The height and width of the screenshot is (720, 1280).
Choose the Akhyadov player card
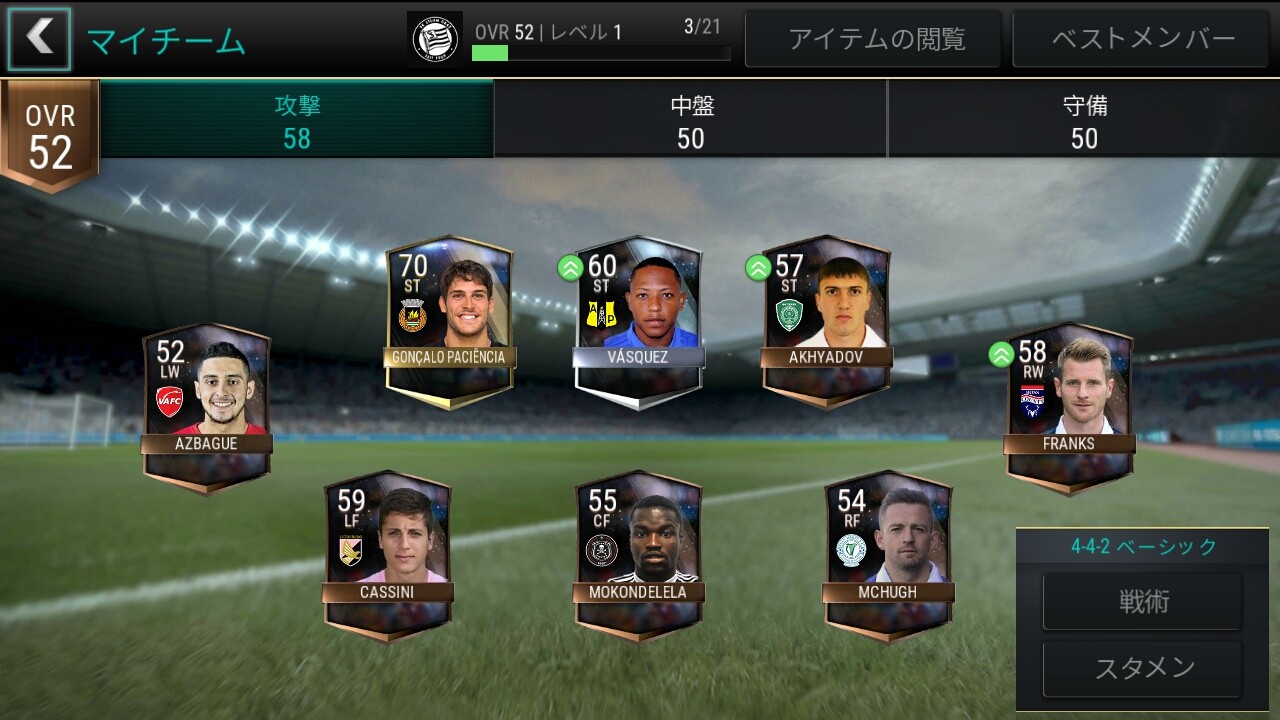[826, 320]
